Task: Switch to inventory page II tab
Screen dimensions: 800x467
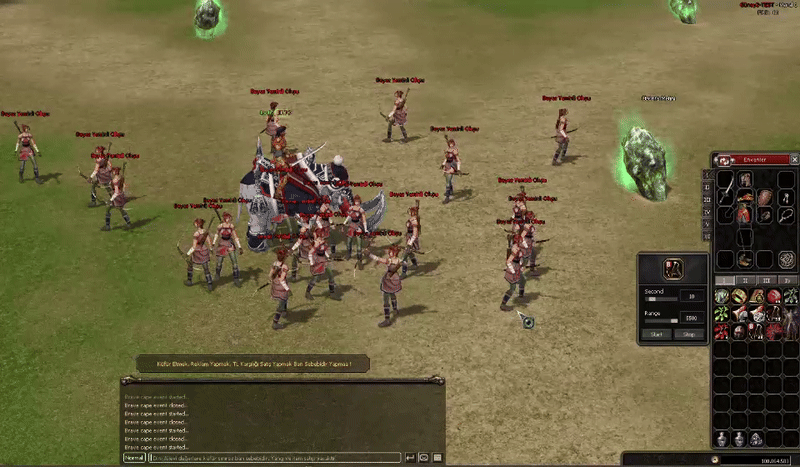Action: point(746,280)
